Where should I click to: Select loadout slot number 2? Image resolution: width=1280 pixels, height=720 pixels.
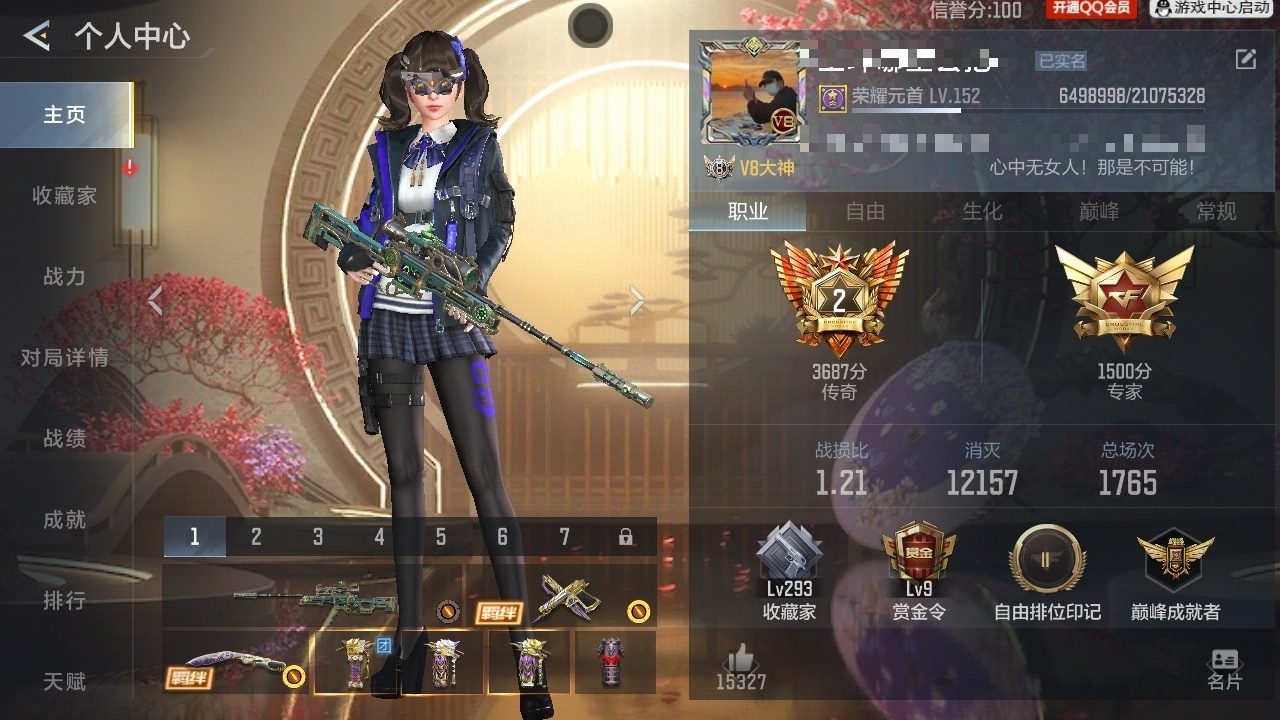click(x=256, y=537)
